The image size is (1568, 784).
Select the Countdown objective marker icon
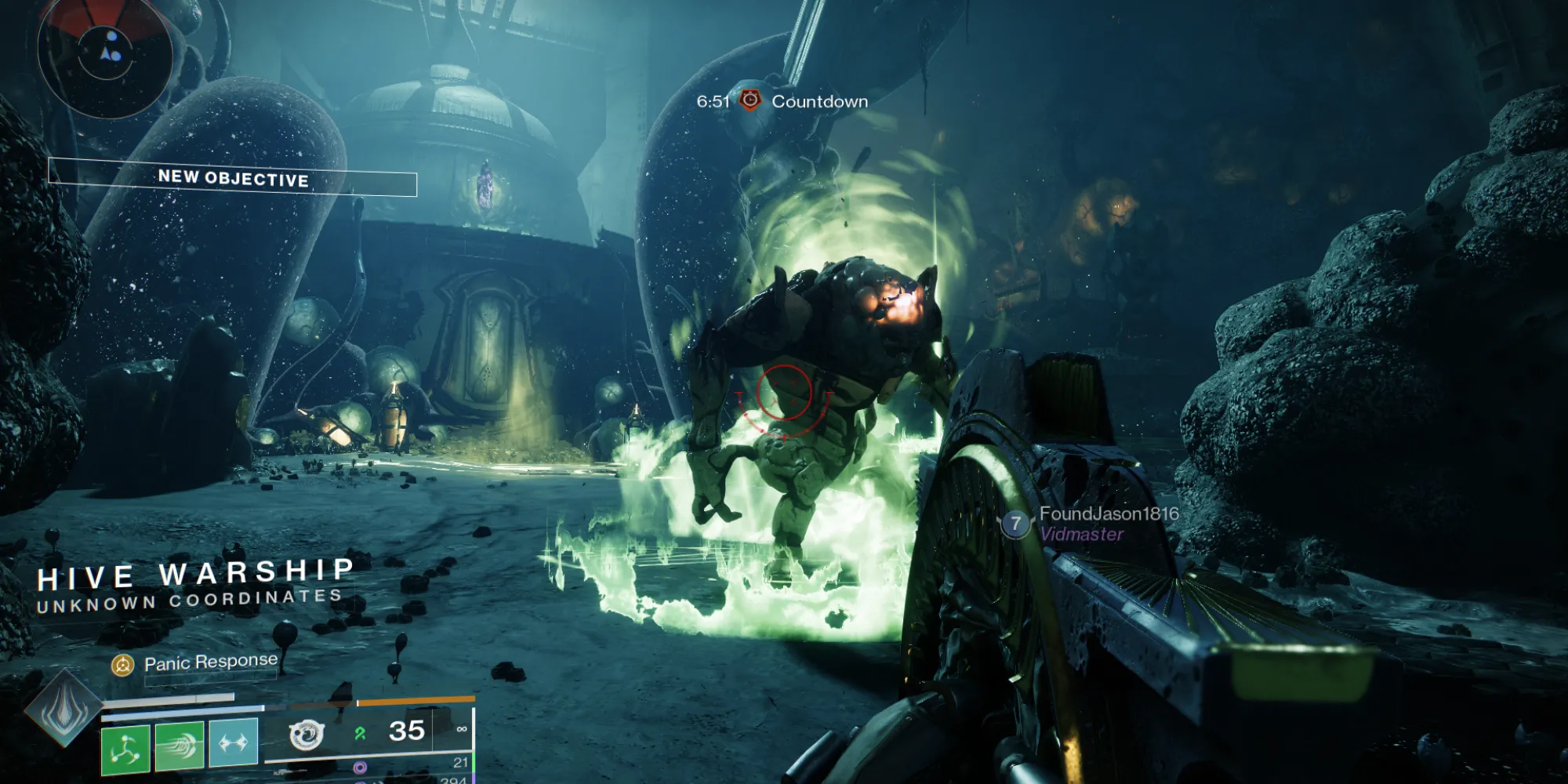pyautogui.click(x=751, y=100)
